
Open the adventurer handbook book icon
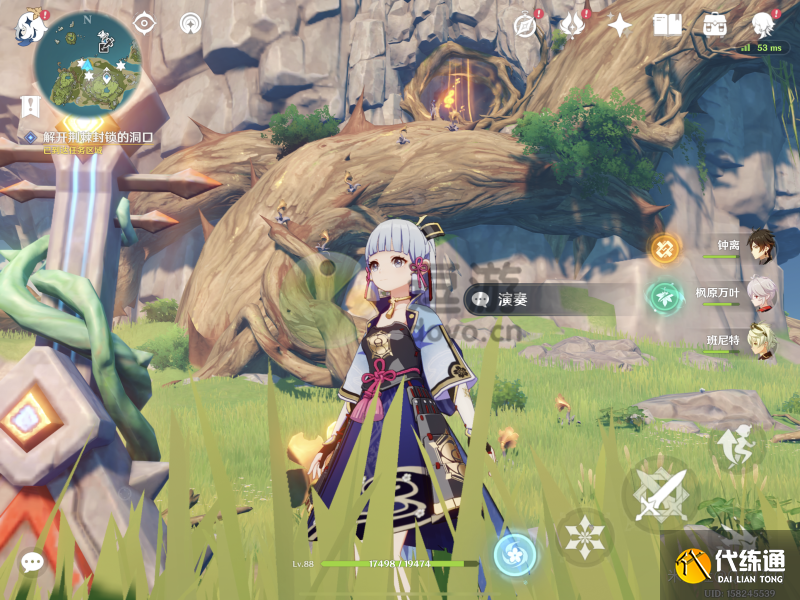pos(667,25)
